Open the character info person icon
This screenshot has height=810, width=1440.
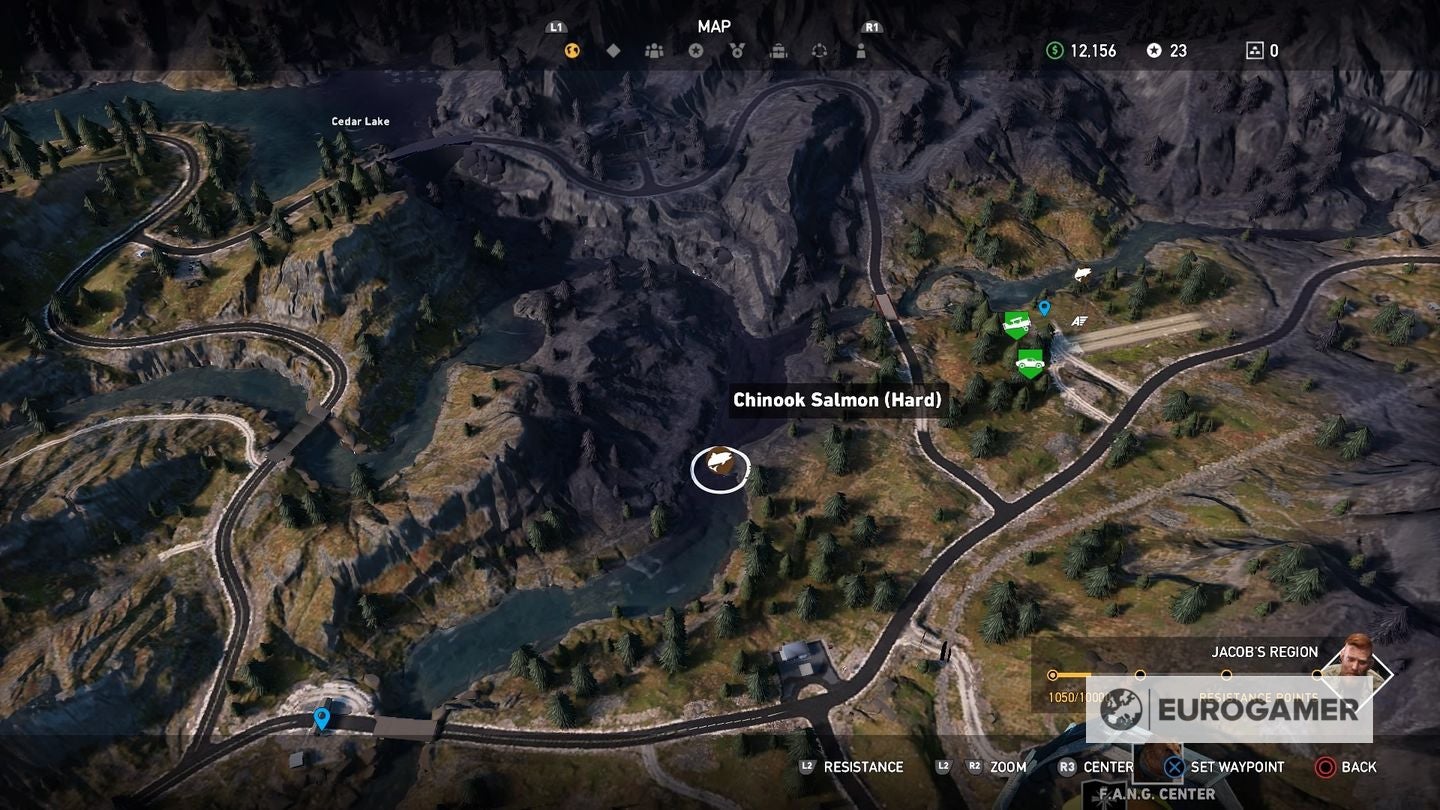click(861, 50)
